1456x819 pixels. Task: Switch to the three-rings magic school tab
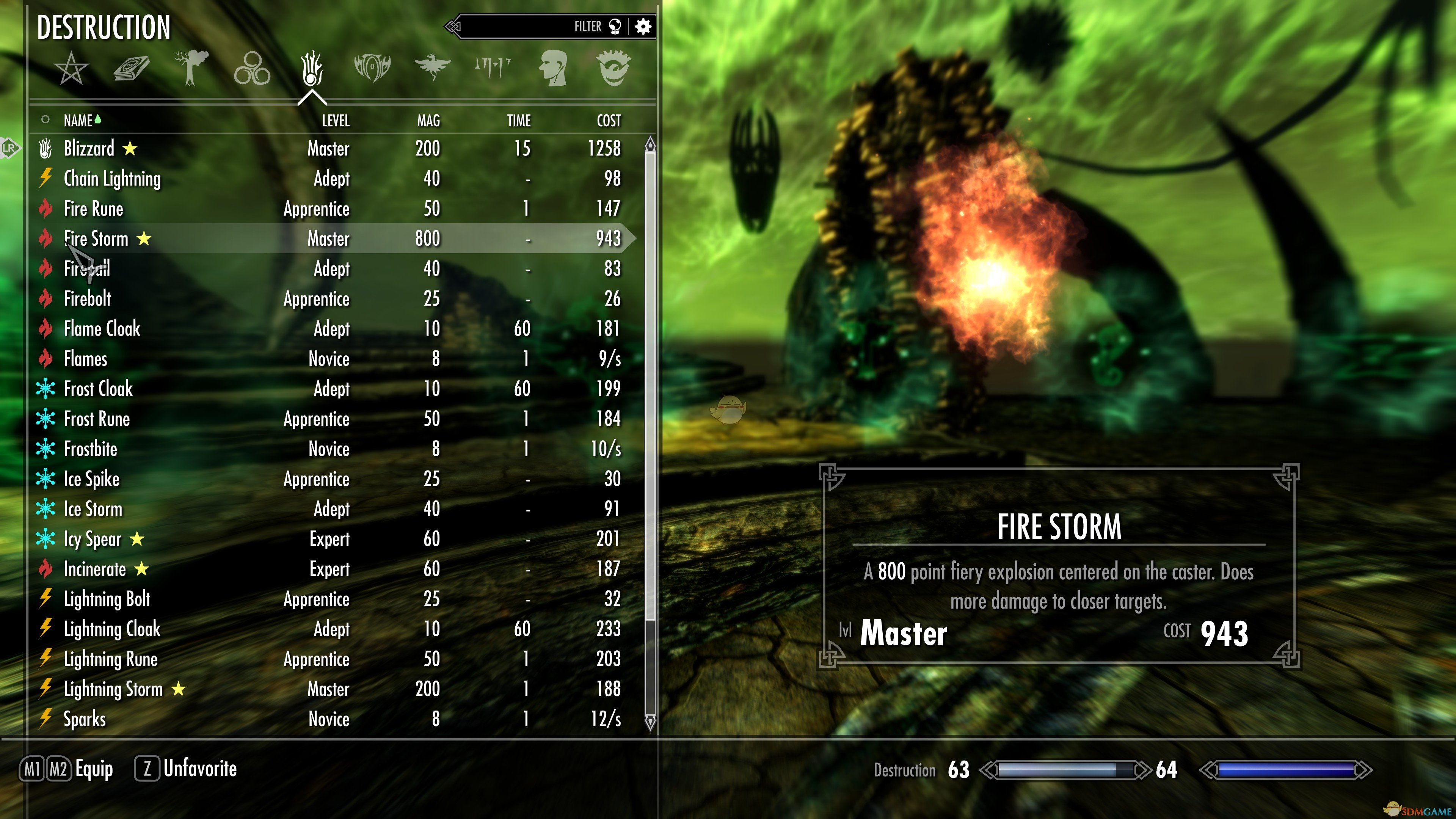252,68
